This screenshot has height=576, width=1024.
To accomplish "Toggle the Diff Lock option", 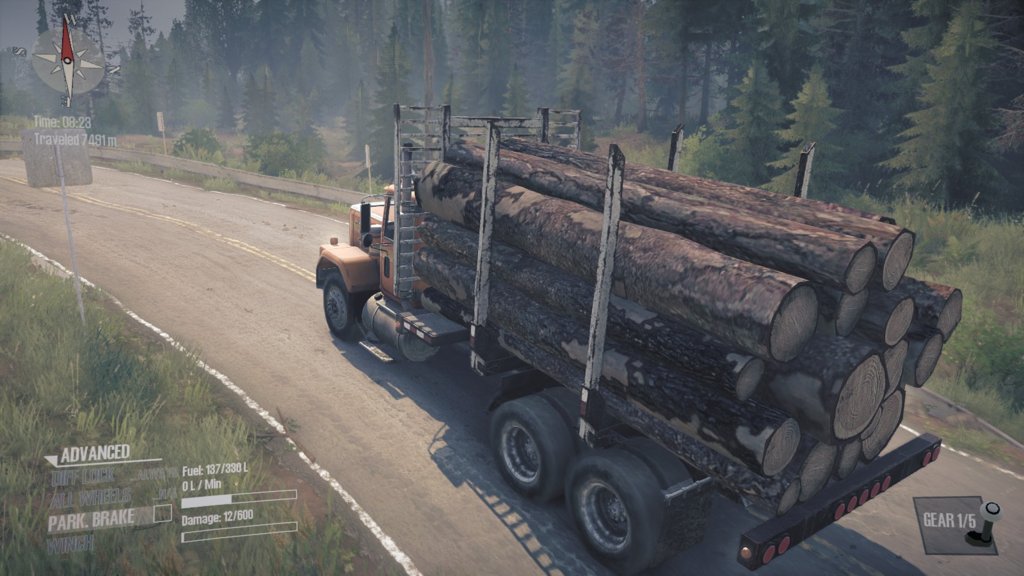I will click(x=84, y=476).
